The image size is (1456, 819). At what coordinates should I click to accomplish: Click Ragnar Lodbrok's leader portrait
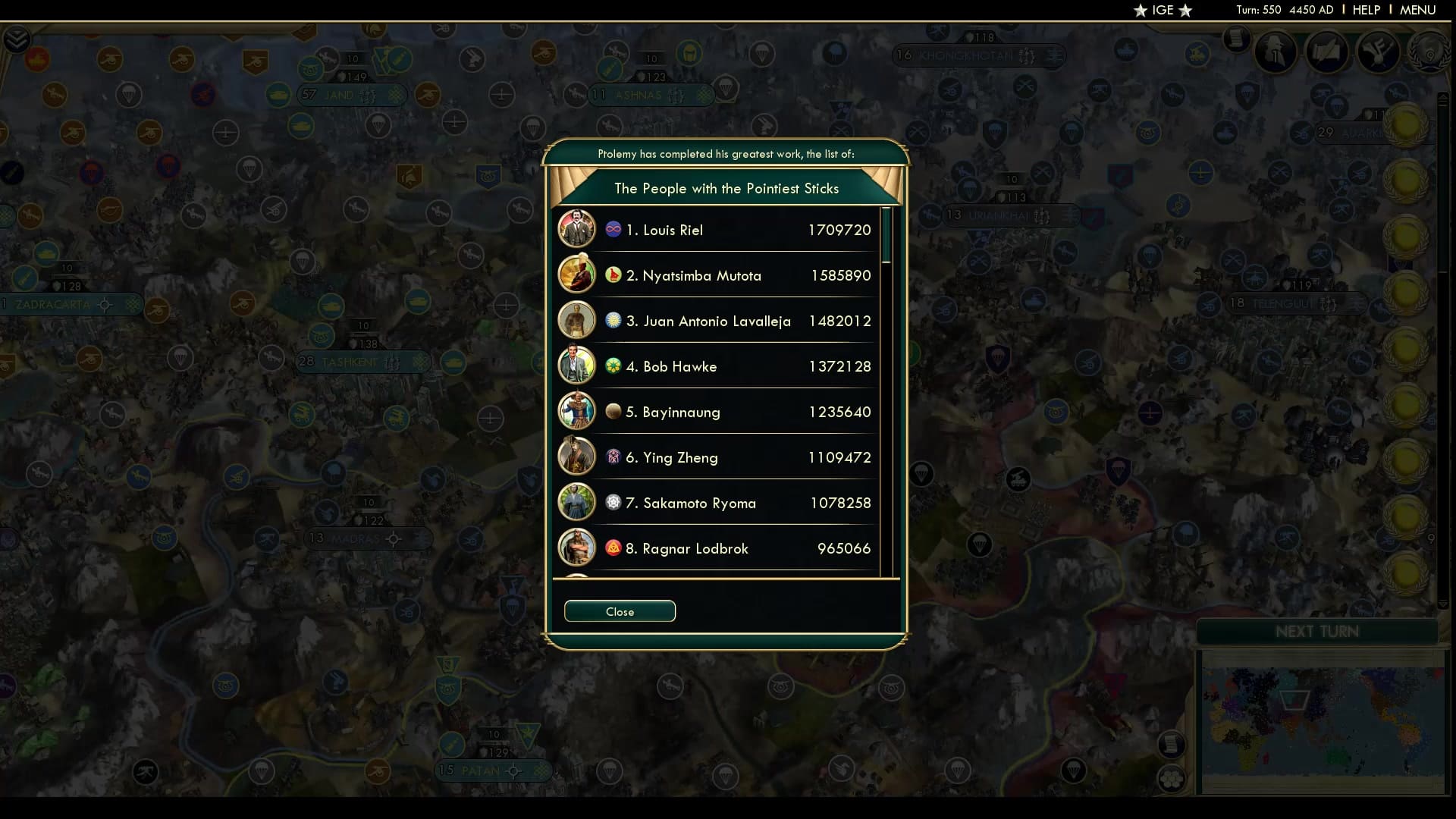[x=577, y=548]
